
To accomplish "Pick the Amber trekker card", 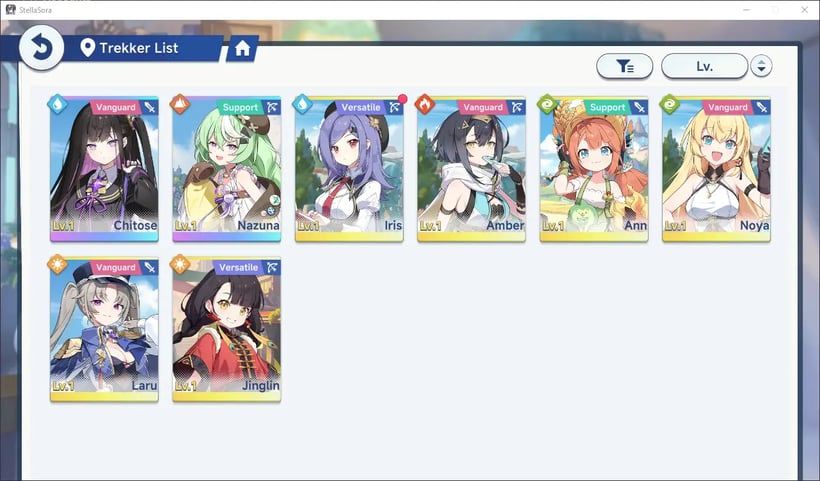I will (471, 168).
